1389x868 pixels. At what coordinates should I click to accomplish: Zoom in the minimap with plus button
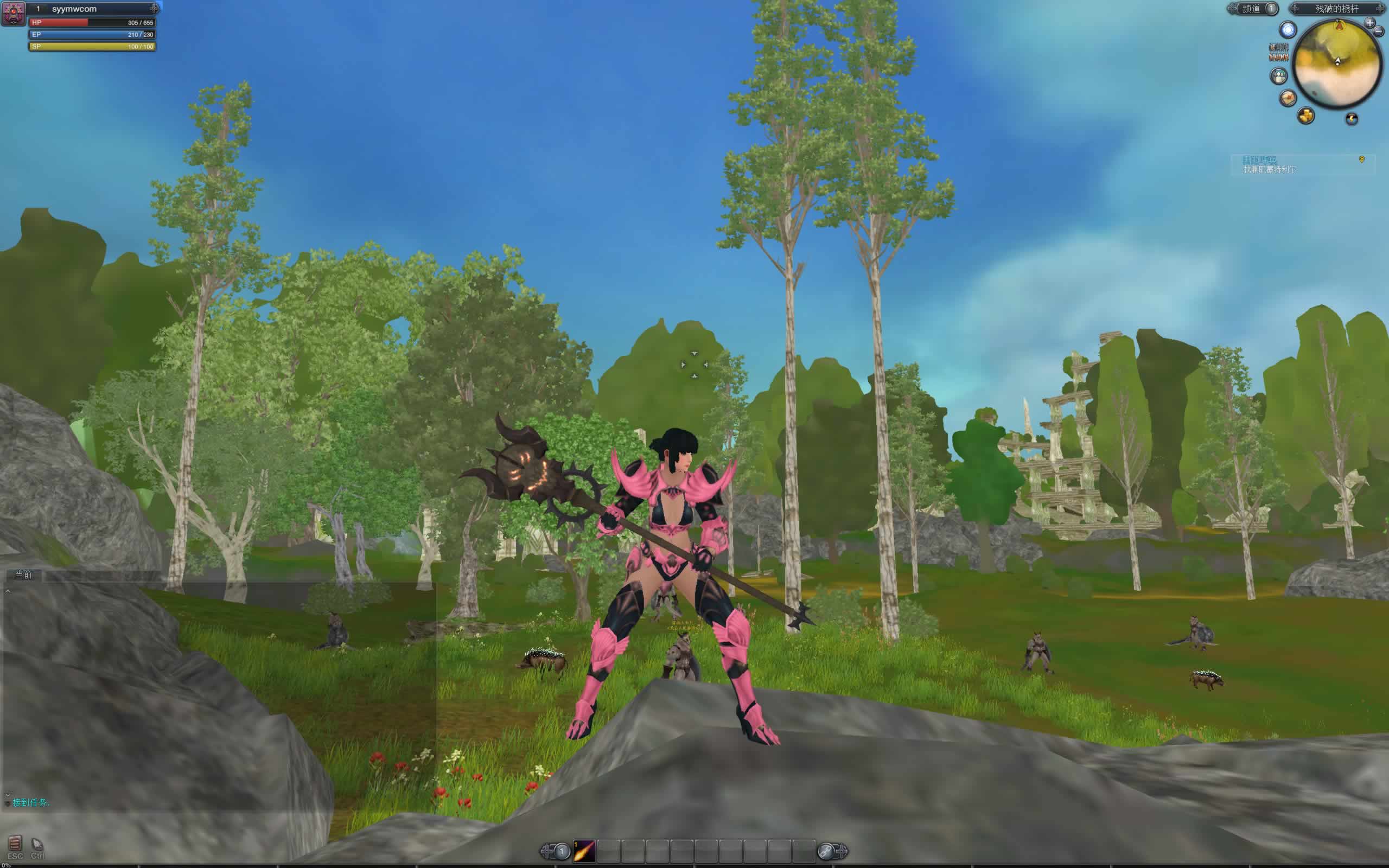point(1370,23)
